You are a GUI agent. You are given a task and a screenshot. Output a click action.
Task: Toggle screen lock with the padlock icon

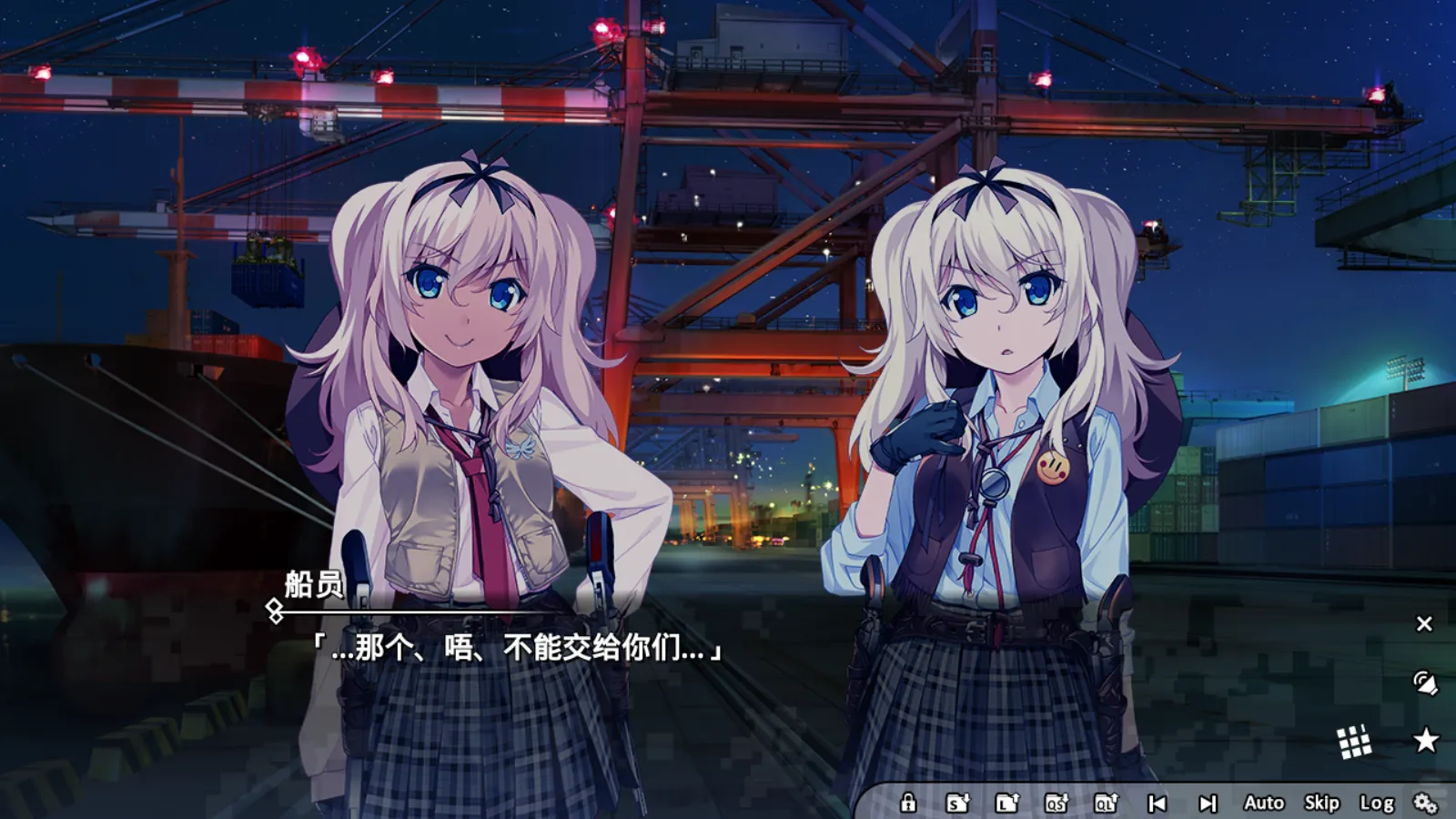[x=909, y=804]
